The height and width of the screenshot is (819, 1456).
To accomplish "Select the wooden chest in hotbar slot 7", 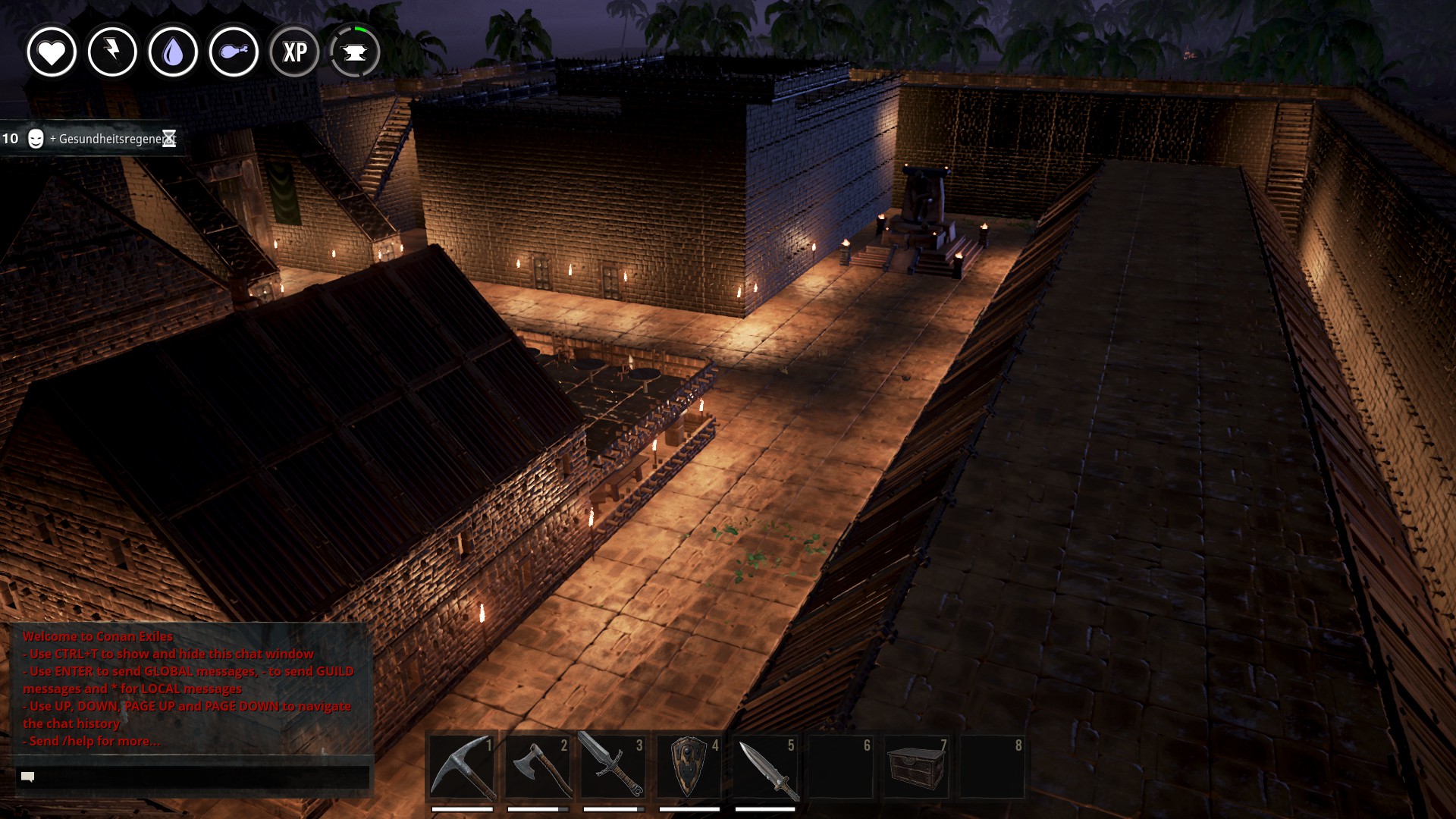I will point(917,767).
